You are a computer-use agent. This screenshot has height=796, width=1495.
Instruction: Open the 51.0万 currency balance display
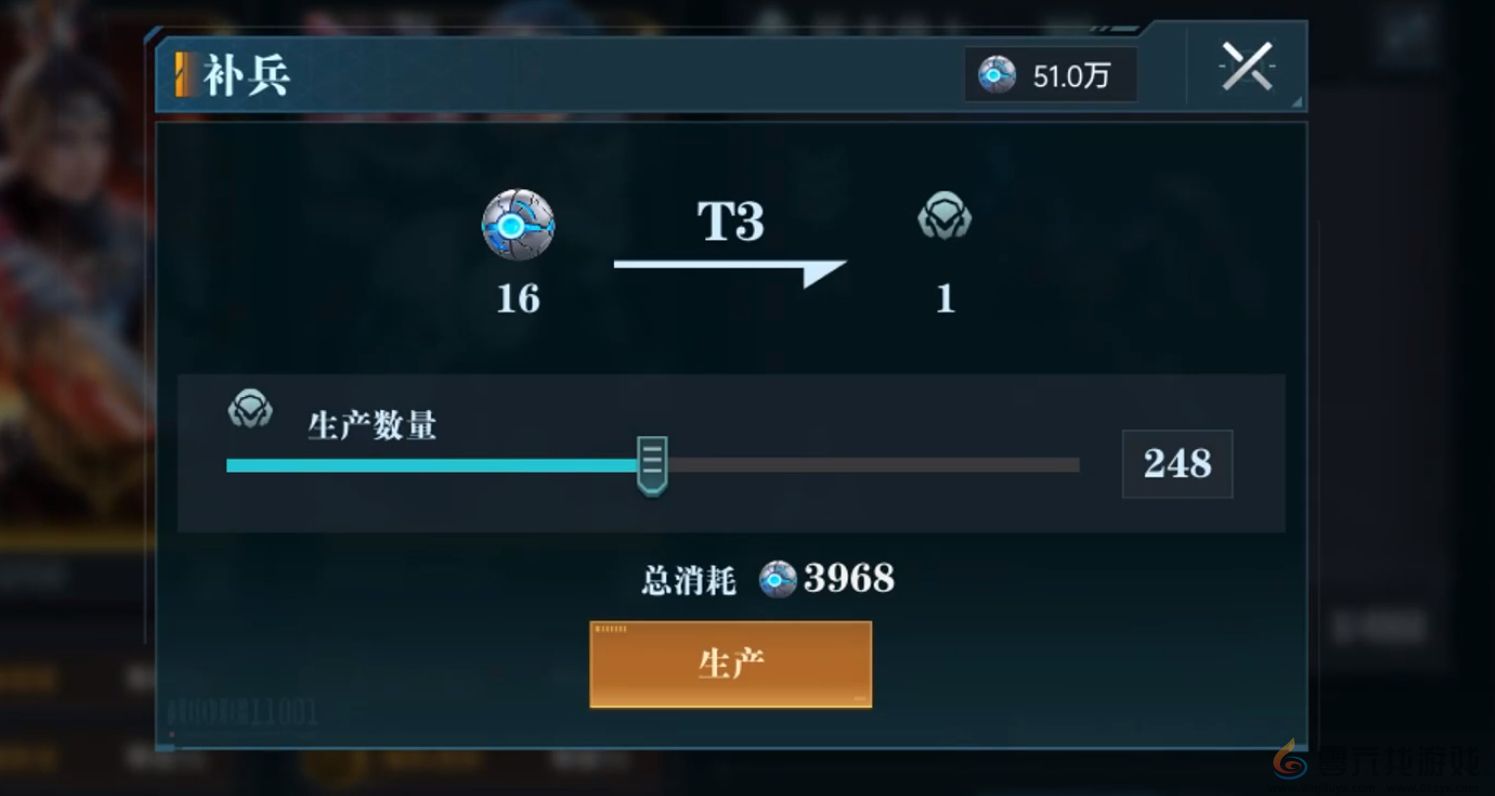1050,72
